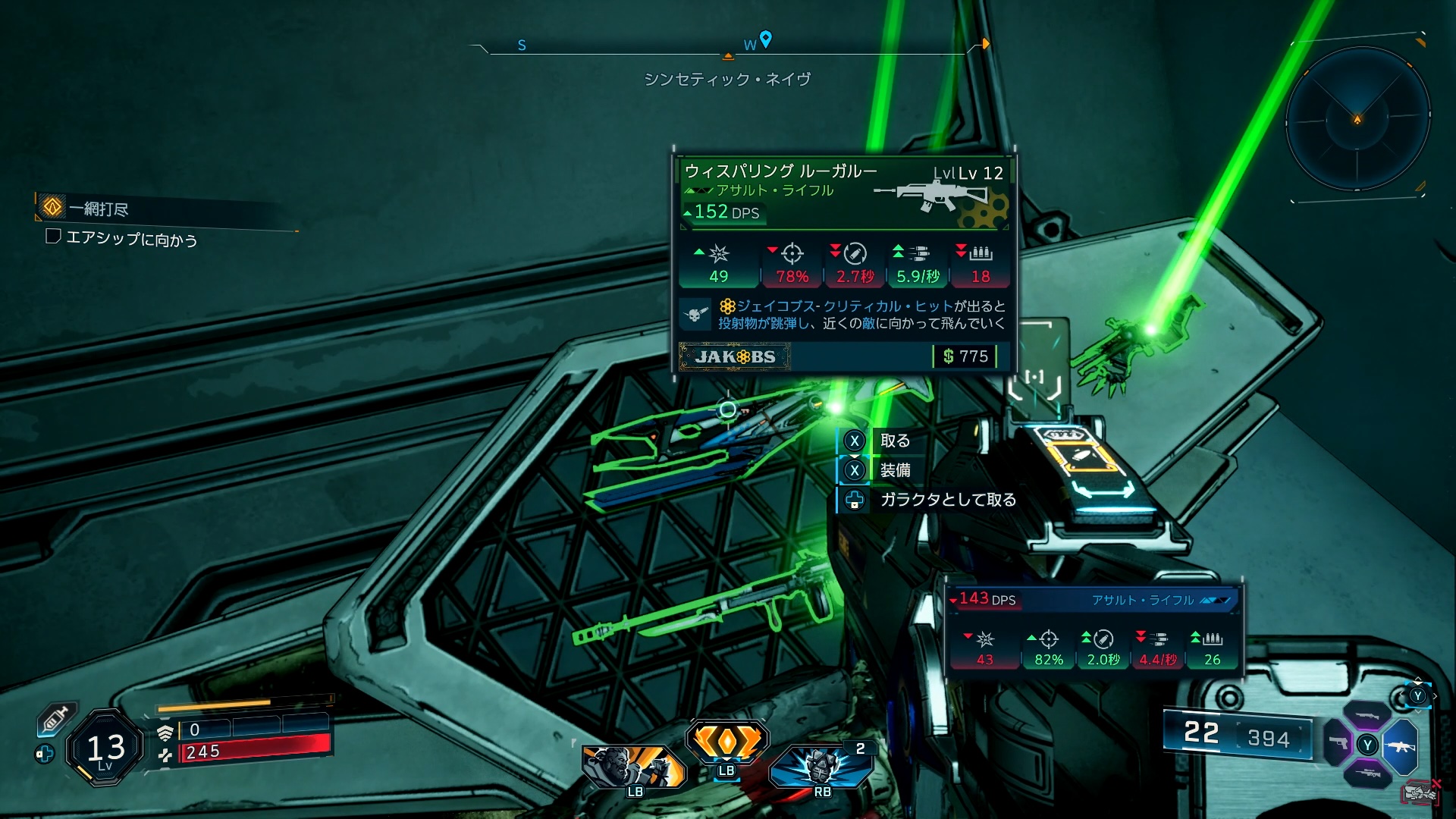Select the shotgun weapon slot
The image size is (1456, 819).
(x=1367, y=715)
